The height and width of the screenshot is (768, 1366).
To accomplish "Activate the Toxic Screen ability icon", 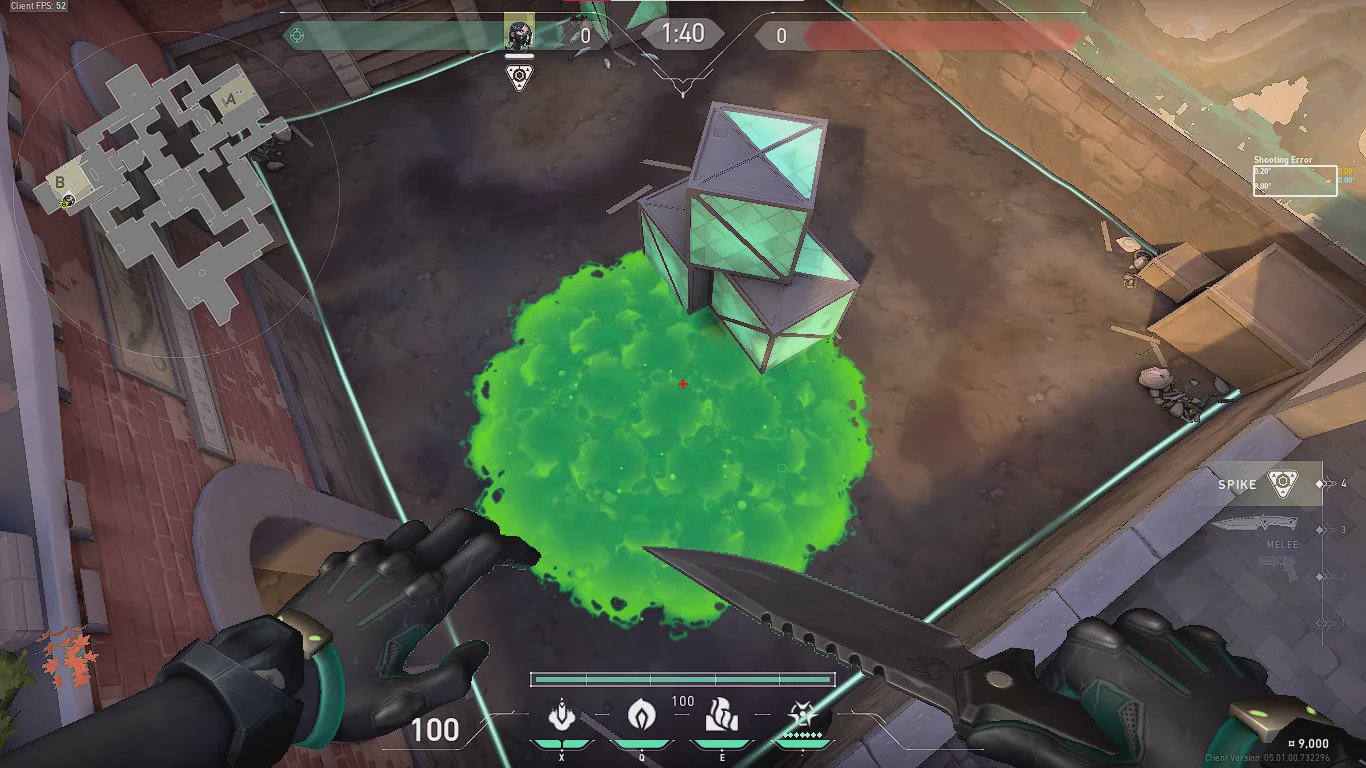I will (721, 716).
